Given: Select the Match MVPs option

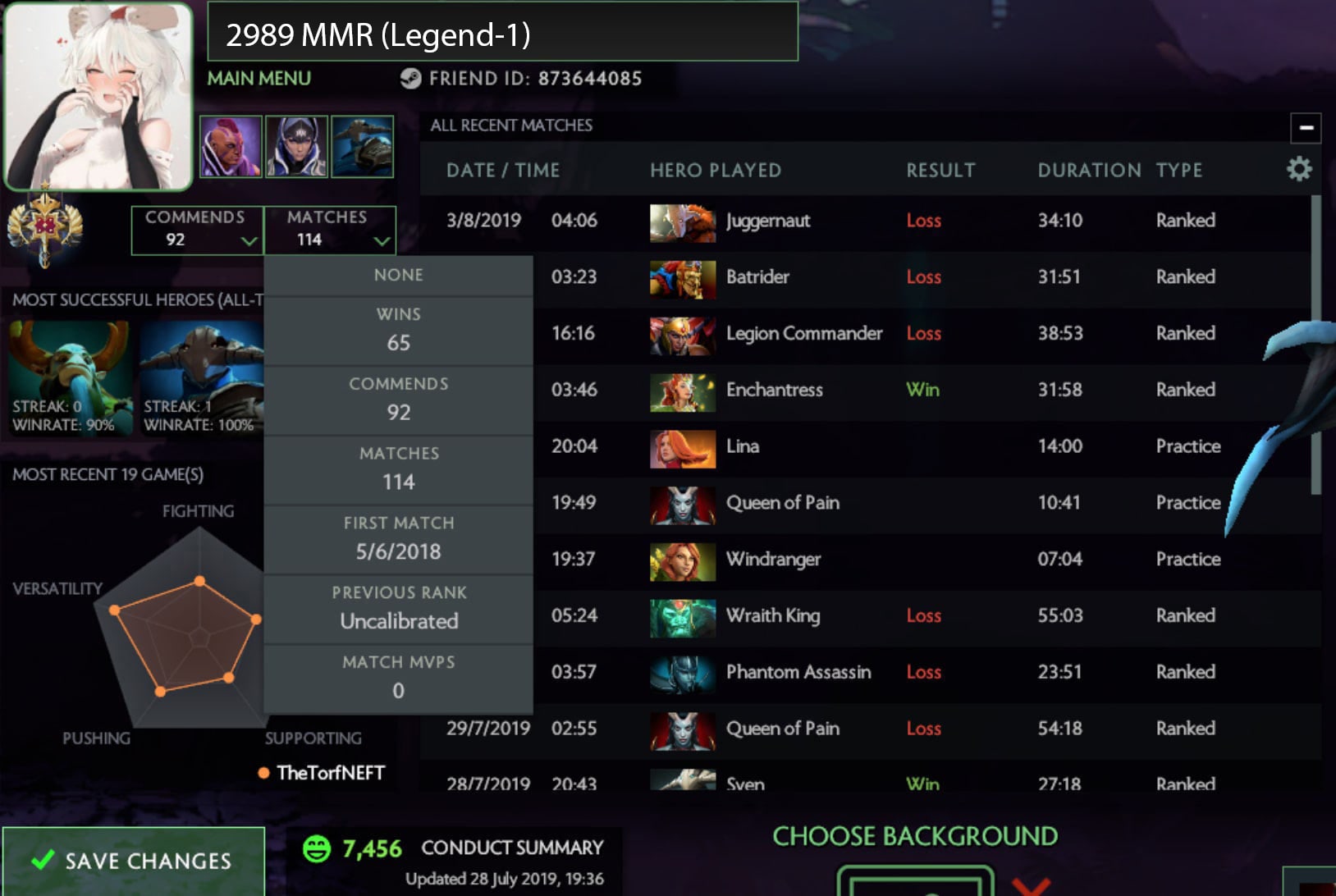Looking at the screenshot, I should click(398, 679).
